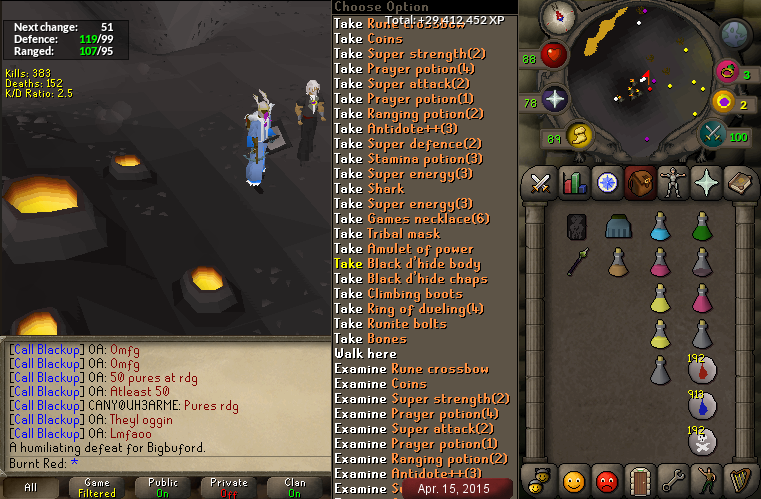This screenshot has height=499, width=761.
Task: Take the Ring of dueling(4)
Action: (x=409, y=309)
